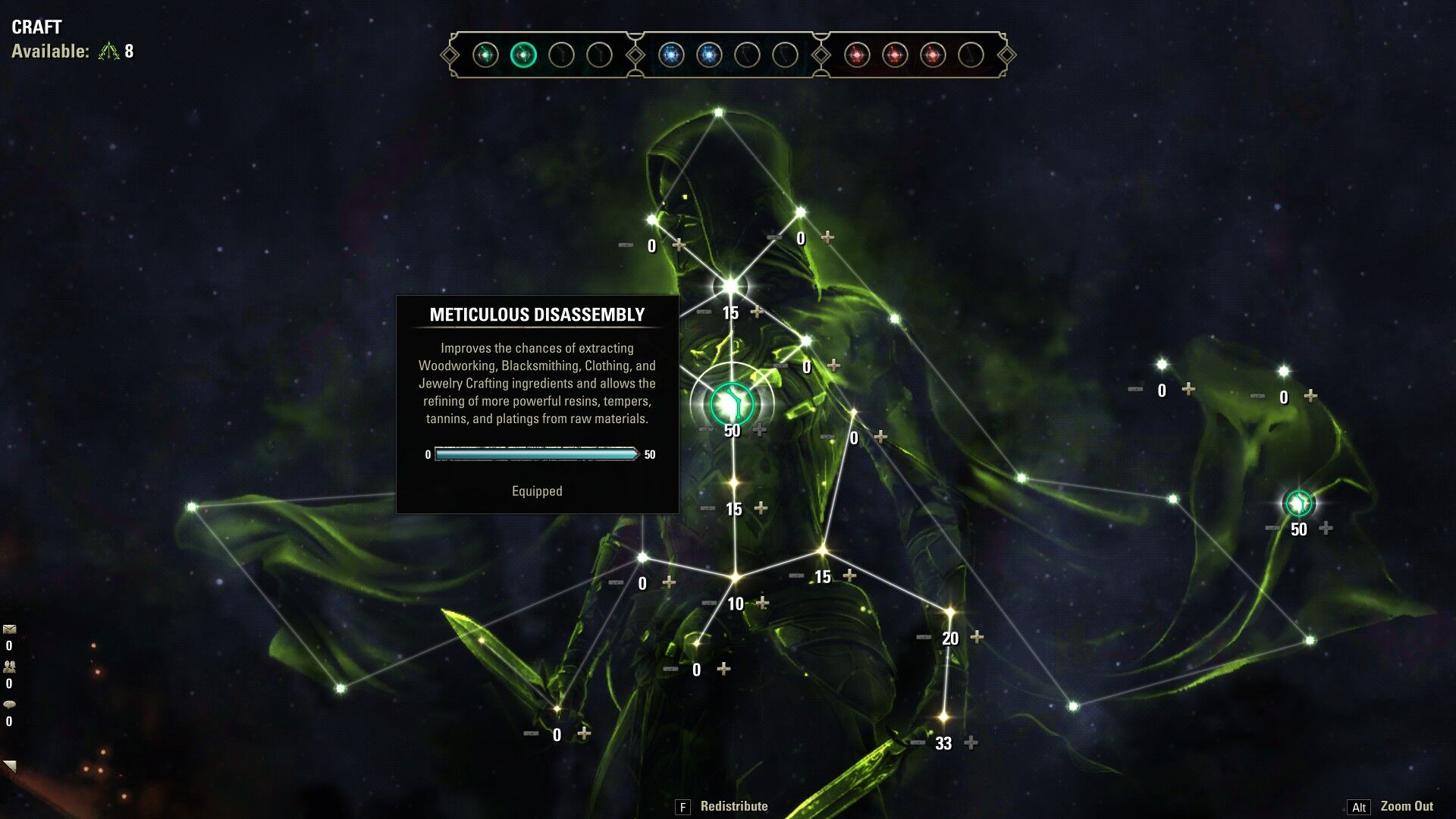Viewport: 1456px width, 819px height.
Task: Choose the highlighted green champion bar slot
Action: point(523,55)
